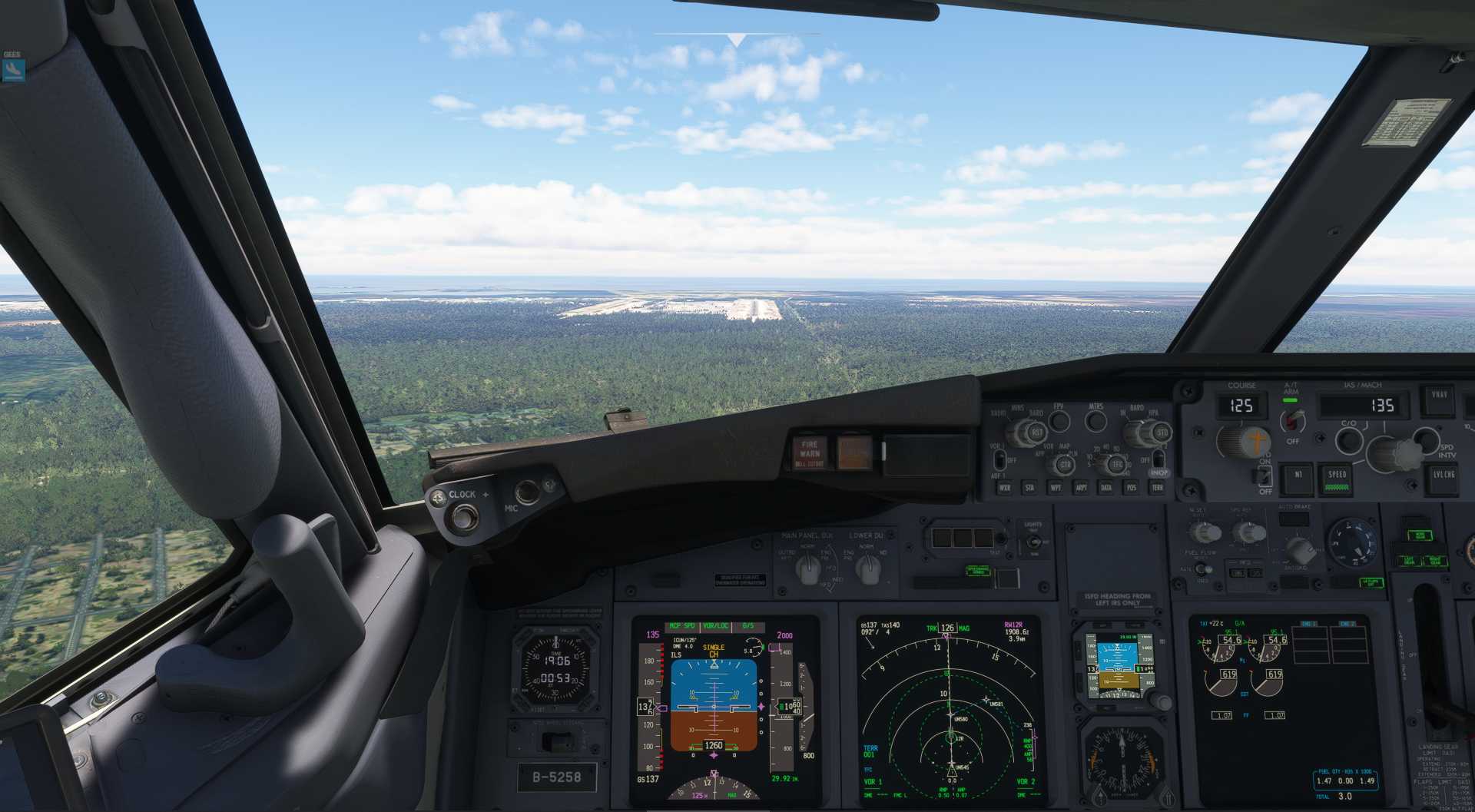Viewport: 1475px width, 812px height.
Task: Select the LVL CHG mode button
Action: (1444, 476)
